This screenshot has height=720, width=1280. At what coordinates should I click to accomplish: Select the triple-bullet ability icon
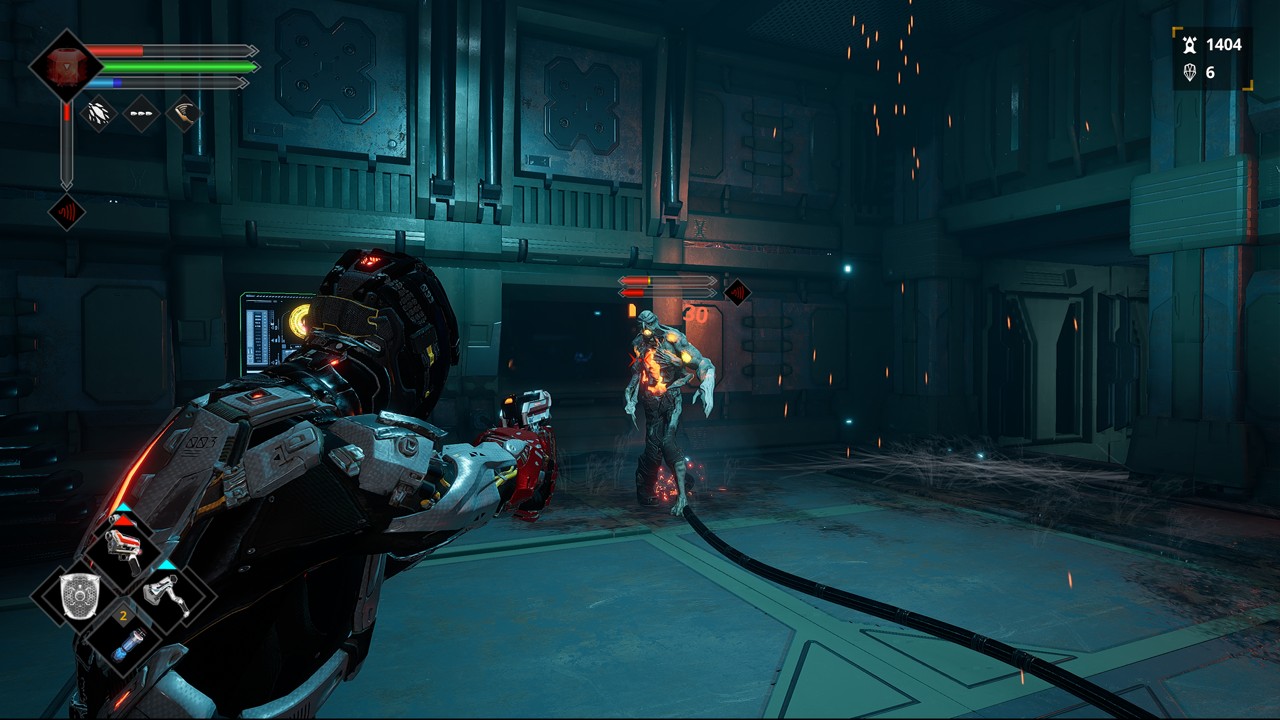coord(141,113)
